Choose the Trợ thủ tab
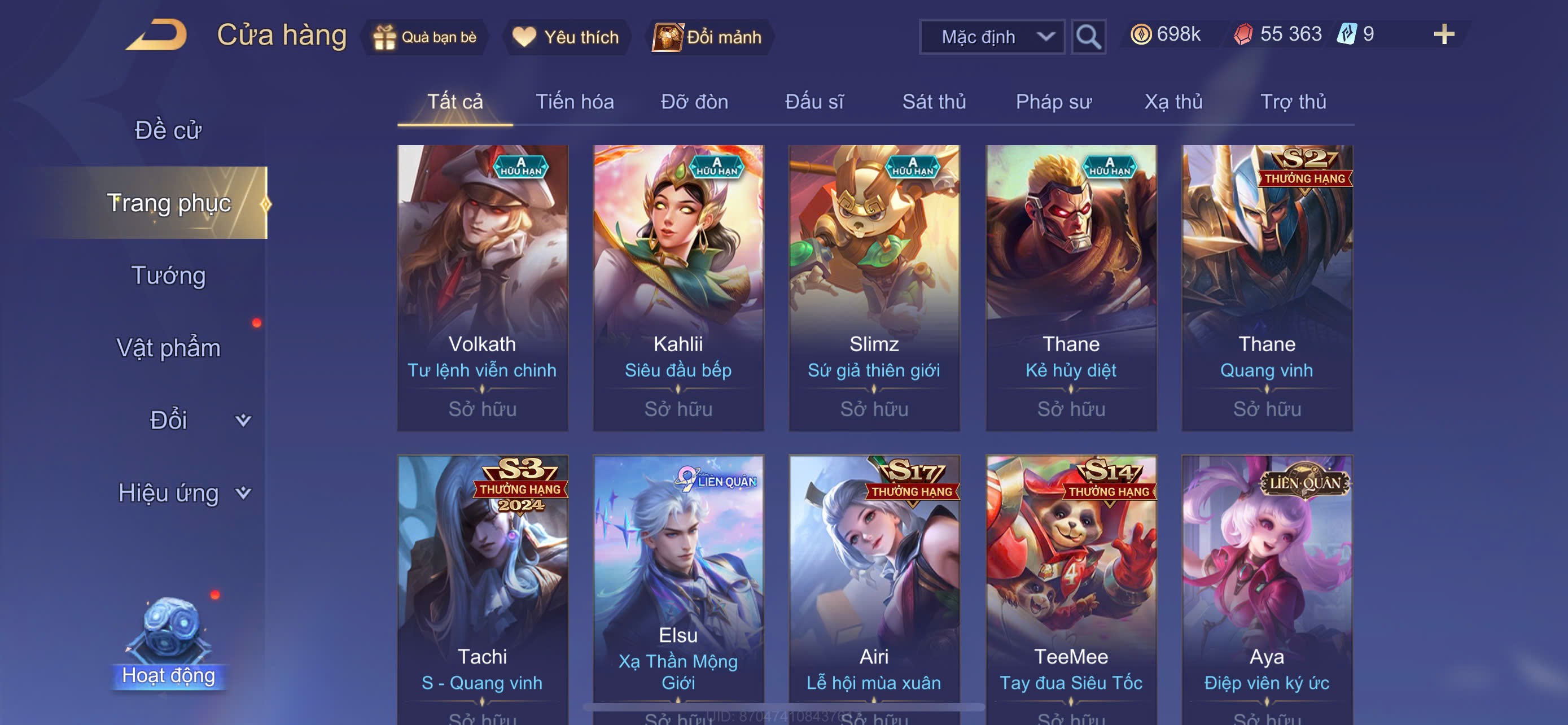This screenshot has width=1568, height=725. coord(1292,102)
